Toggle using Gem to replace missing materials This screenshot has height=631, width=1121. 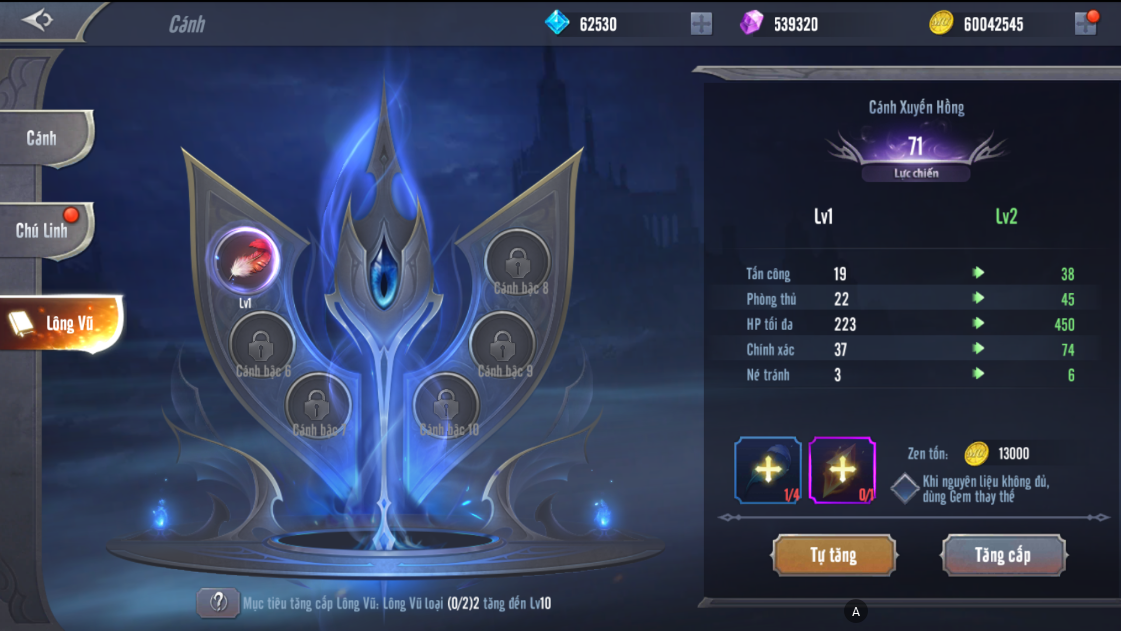coord(905,488)
